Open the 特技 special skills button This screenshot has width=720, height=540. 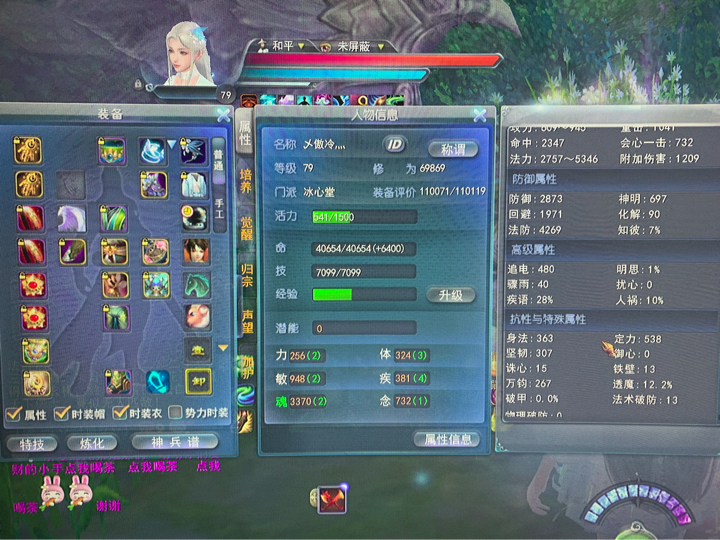coord(31,442)
